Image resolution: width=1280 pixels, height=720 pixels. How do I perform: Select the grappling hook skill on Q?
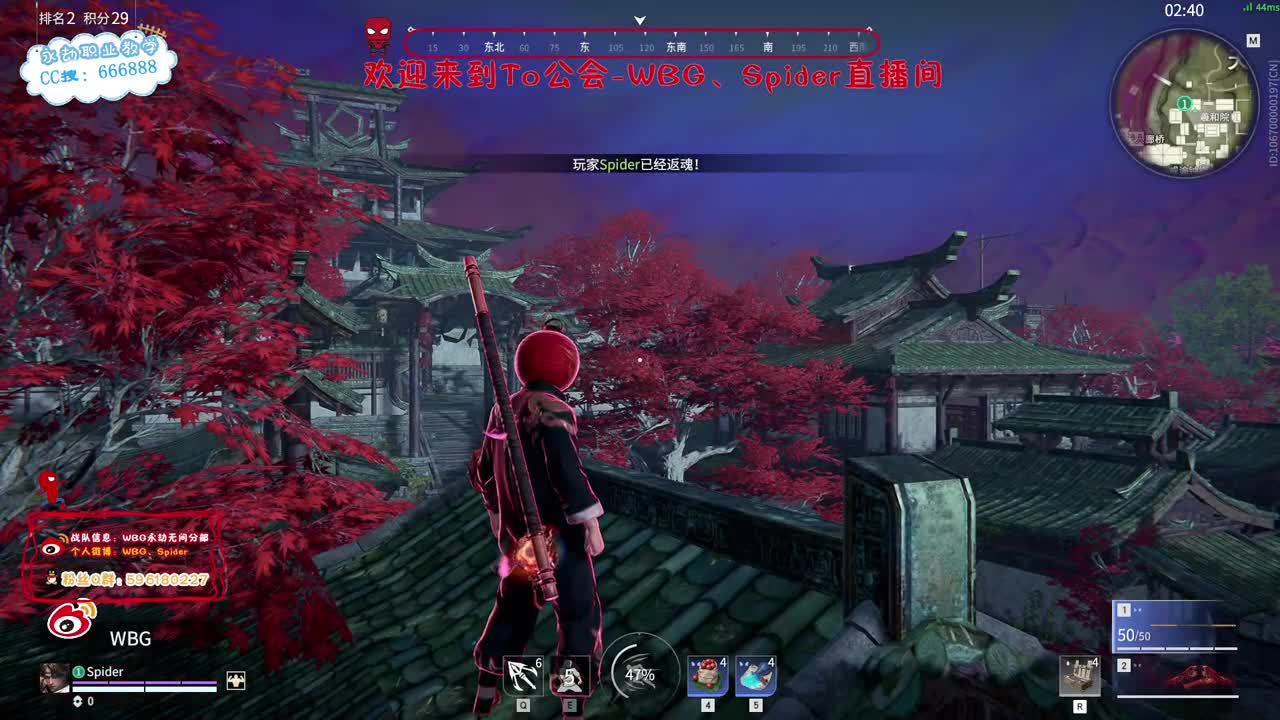521,676
